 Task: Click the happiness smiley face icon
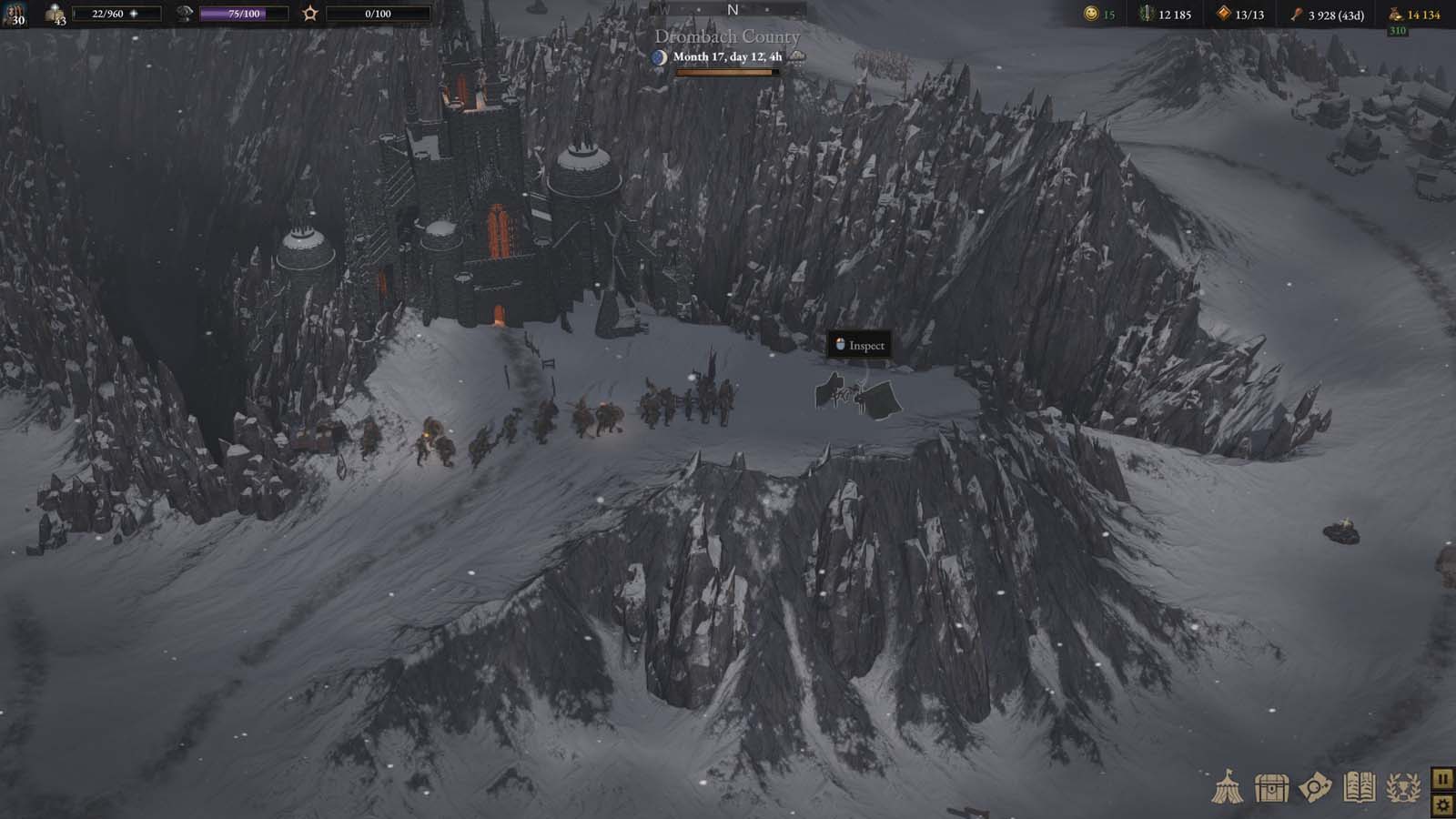coord(1089,15)
